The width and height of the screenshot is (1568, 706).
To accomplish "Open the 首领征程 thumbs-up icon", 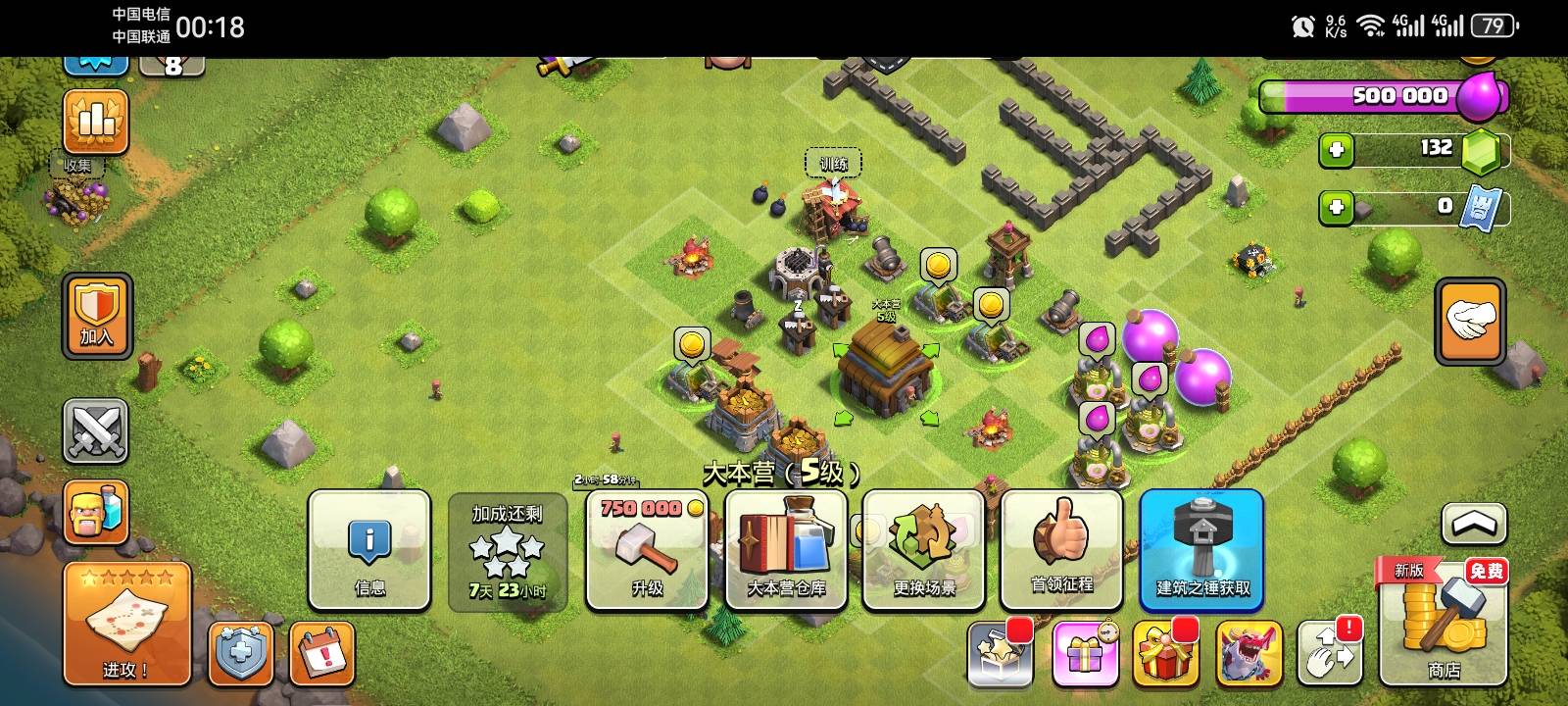I will (1062, 549).
